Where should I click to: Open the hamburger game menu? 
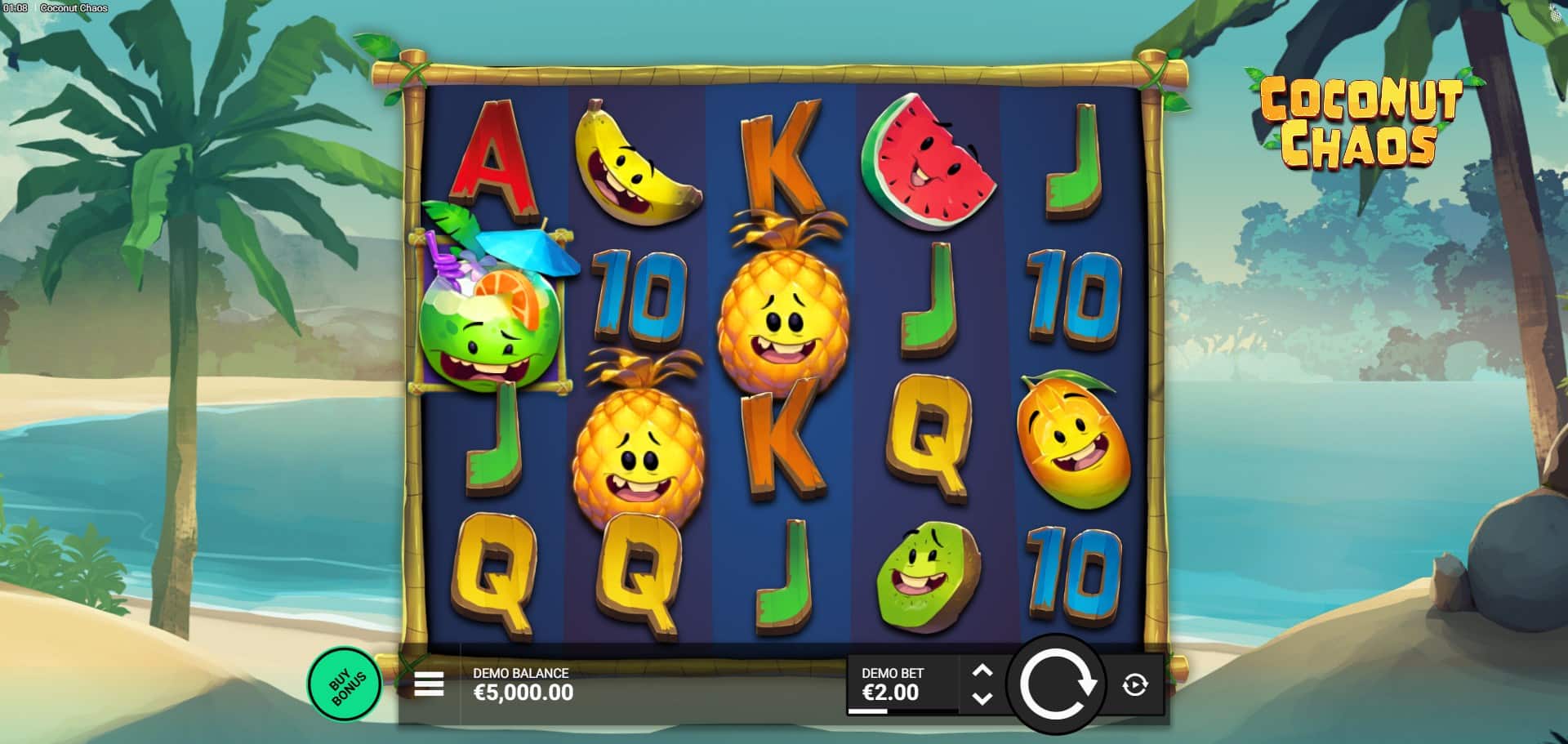pos(429,684)
